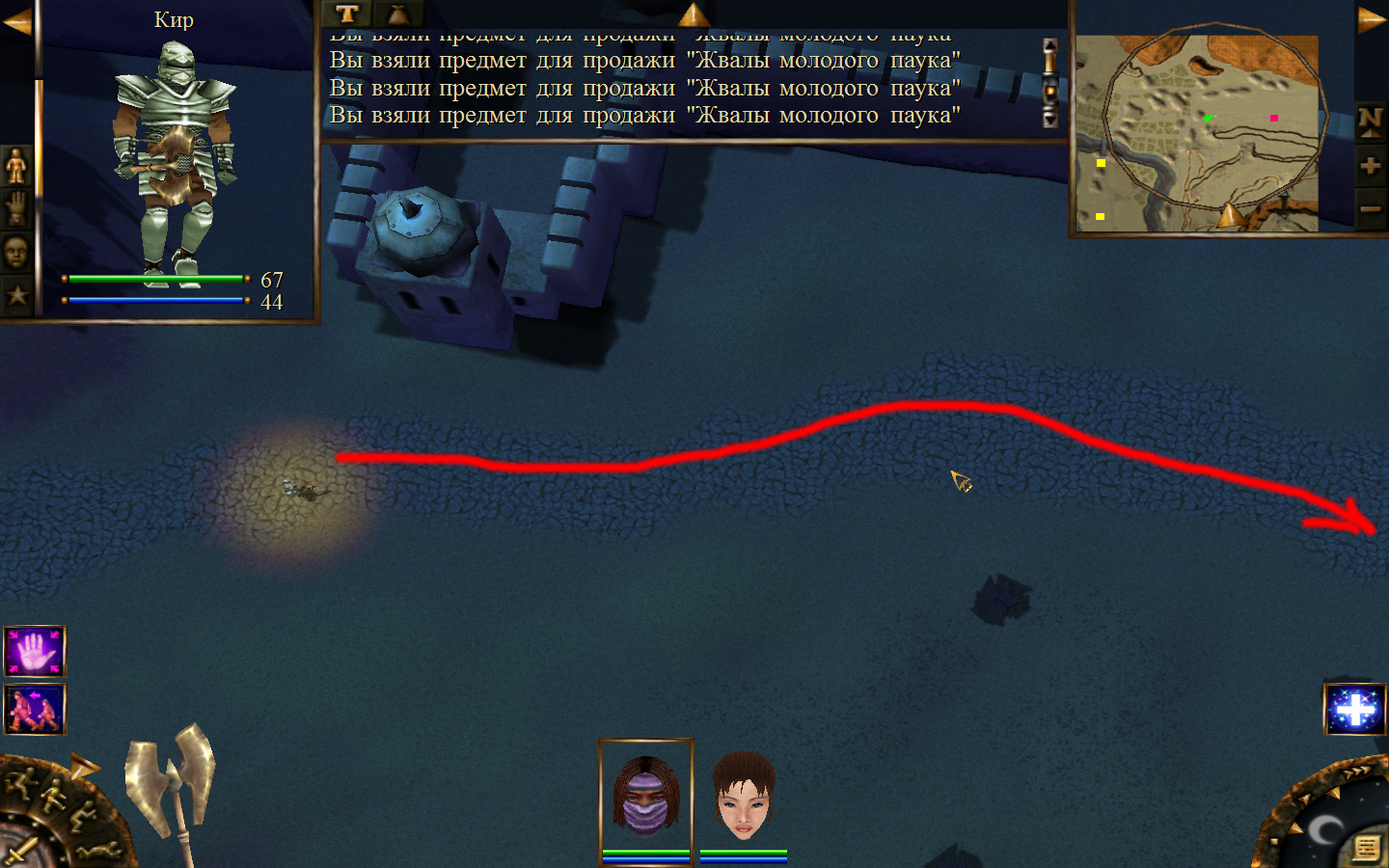The height and width of the screenshot is (868, 1389).
Task: Open the hand icon inventory tab
Action: click(x=16, y=208)
